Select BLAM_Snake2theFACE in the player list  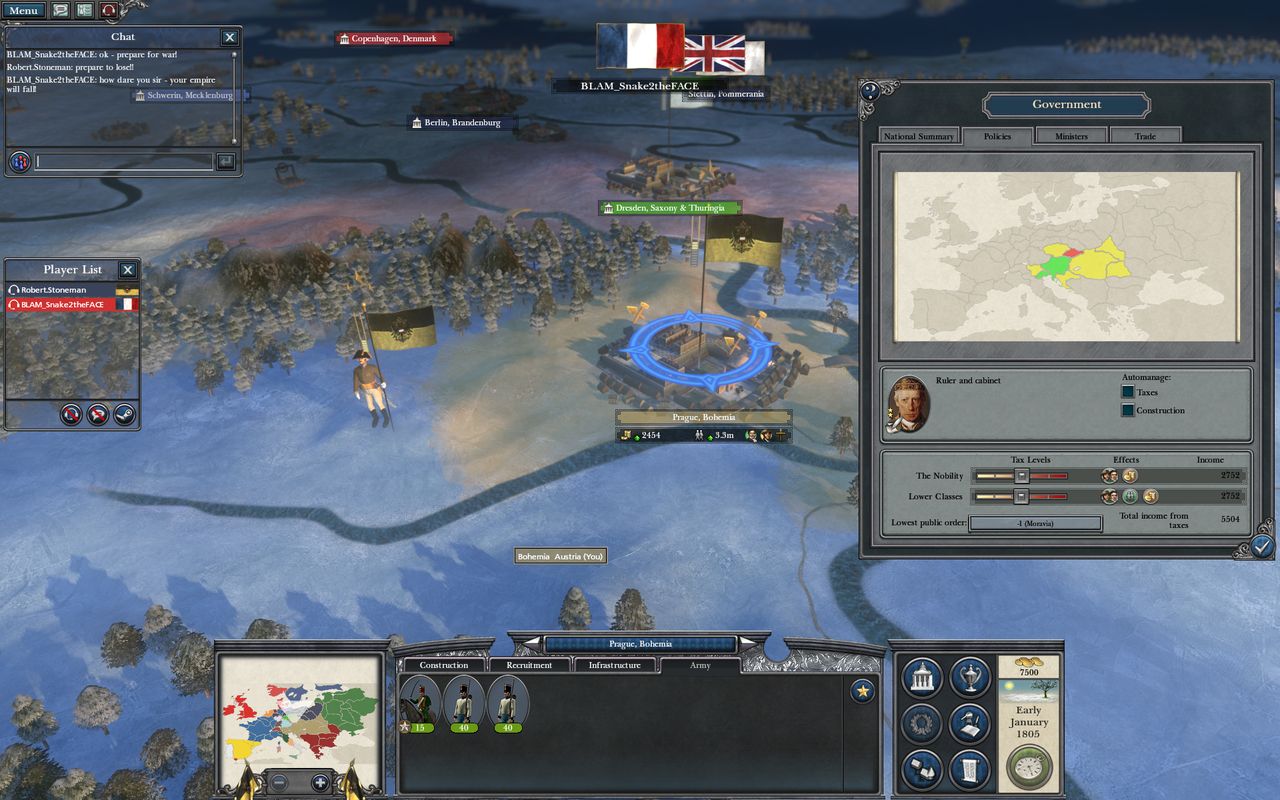63,304
